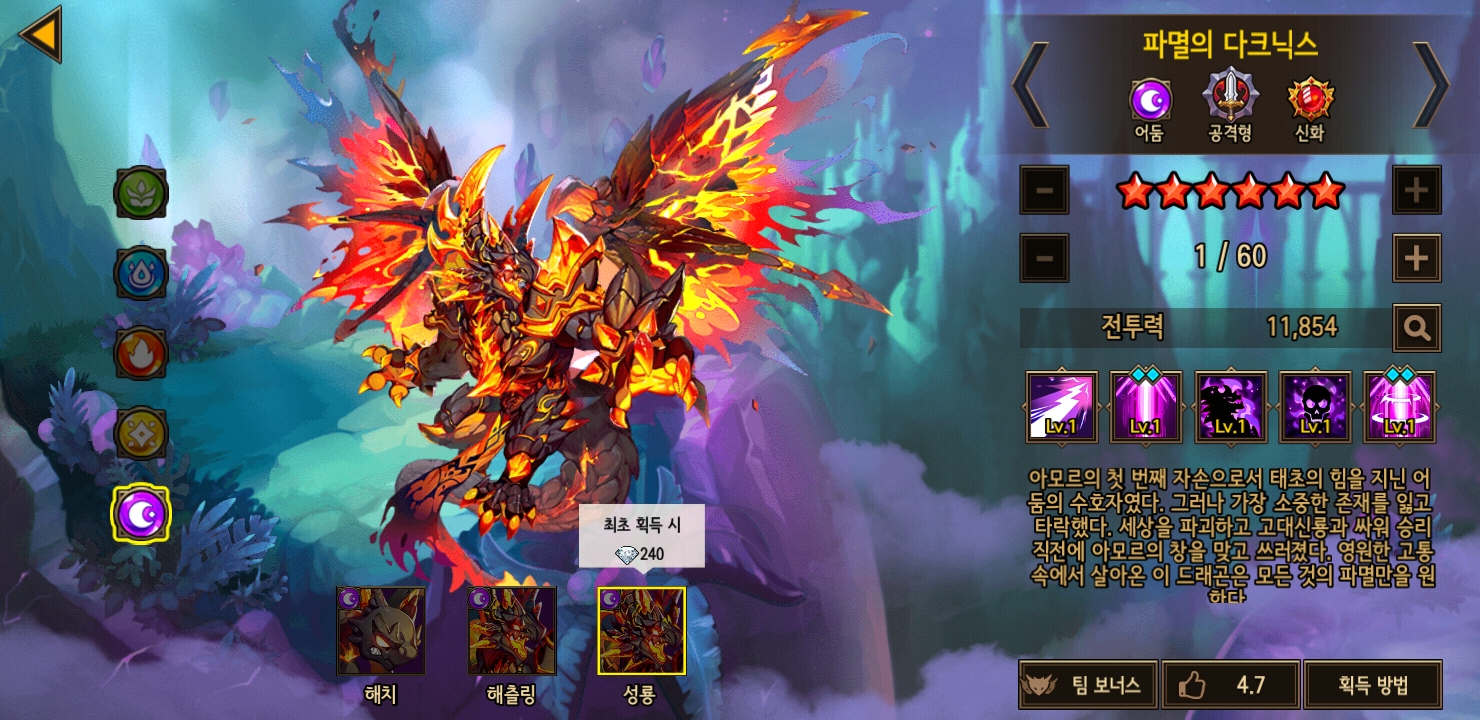Select the green leaf element filter

pos(141,193)
